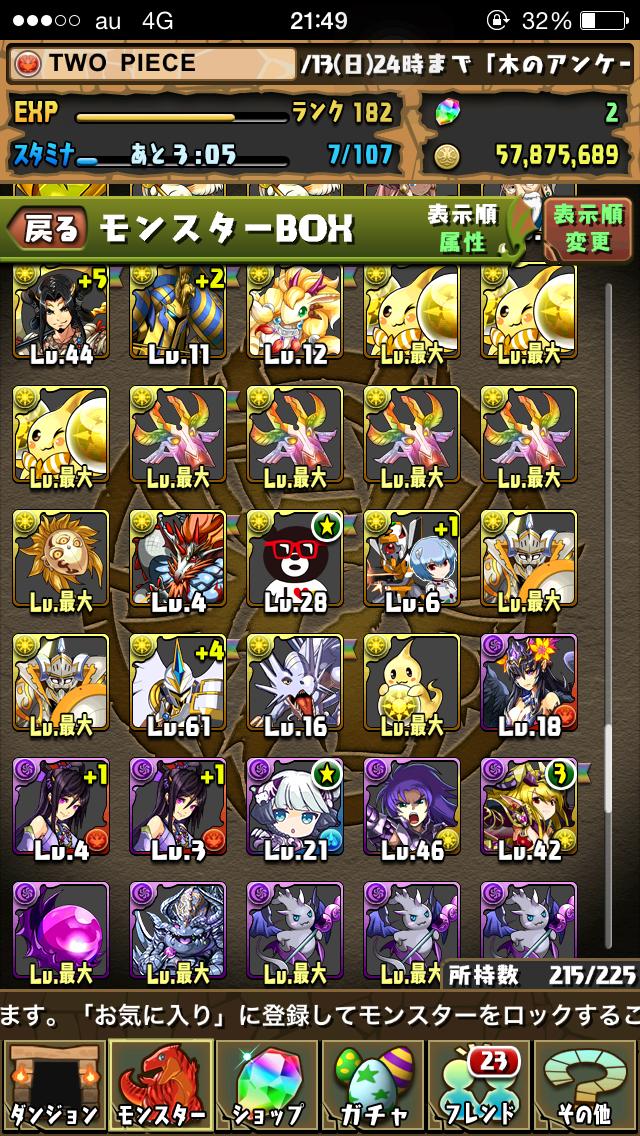Pick the Lv.61 white knight with +4
The image size is (640, 1136).
[x=178, y=685]
